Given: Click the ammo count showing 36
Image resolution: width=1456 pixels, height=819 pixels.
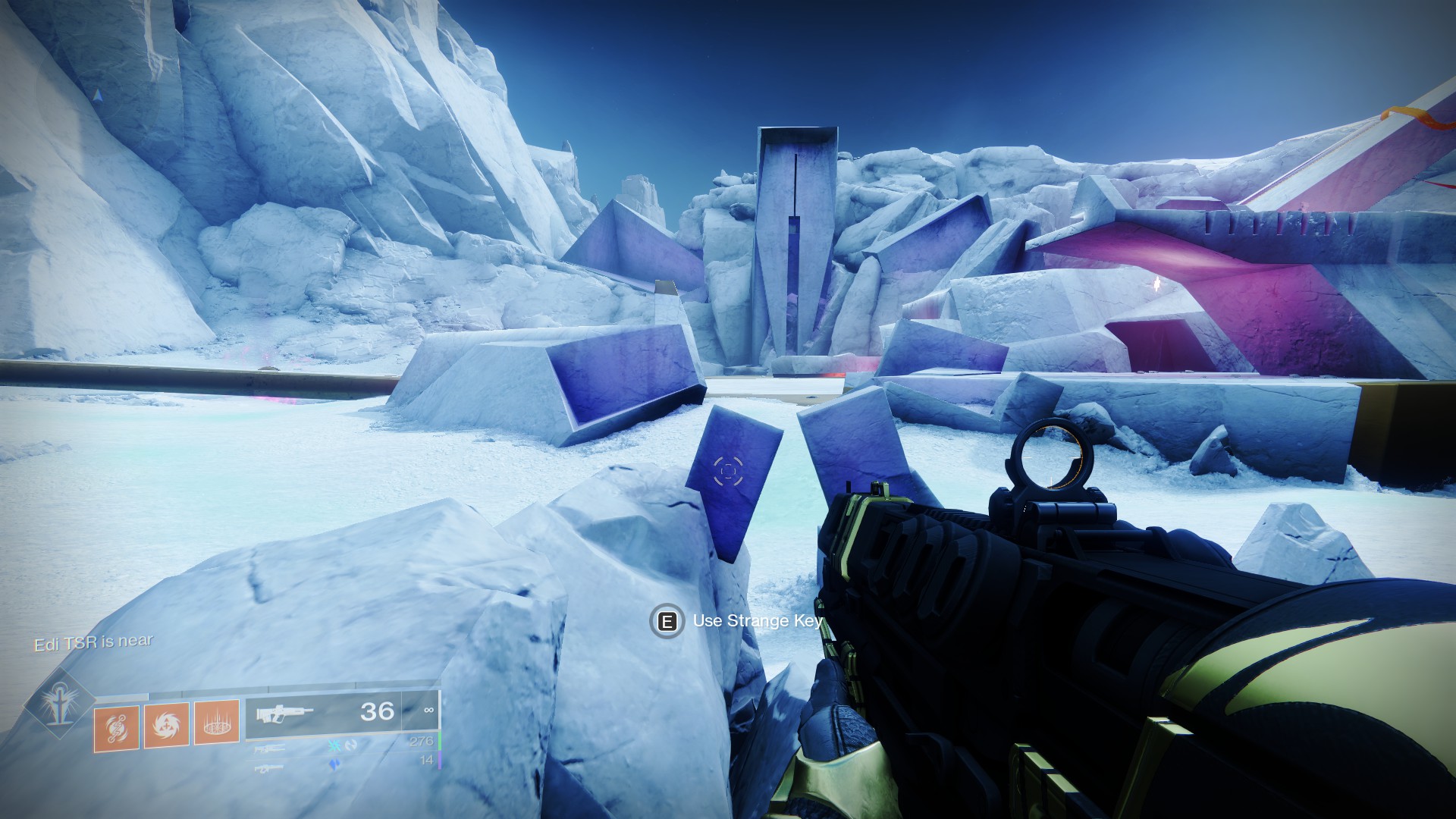Looking at the screenshot, I should (376, 711).
